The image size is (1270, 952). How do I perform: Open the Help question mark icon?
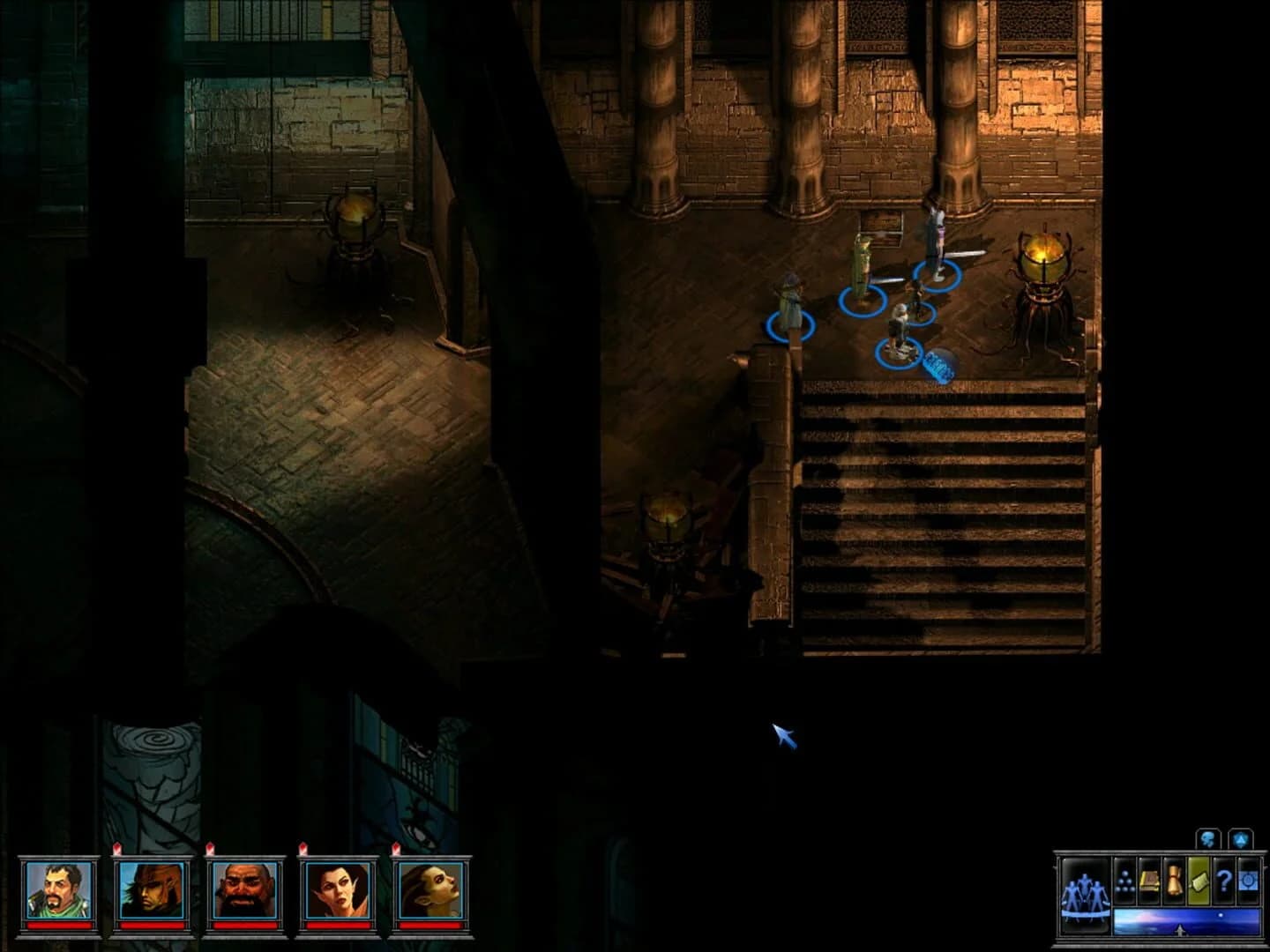tap(1225, 881)
